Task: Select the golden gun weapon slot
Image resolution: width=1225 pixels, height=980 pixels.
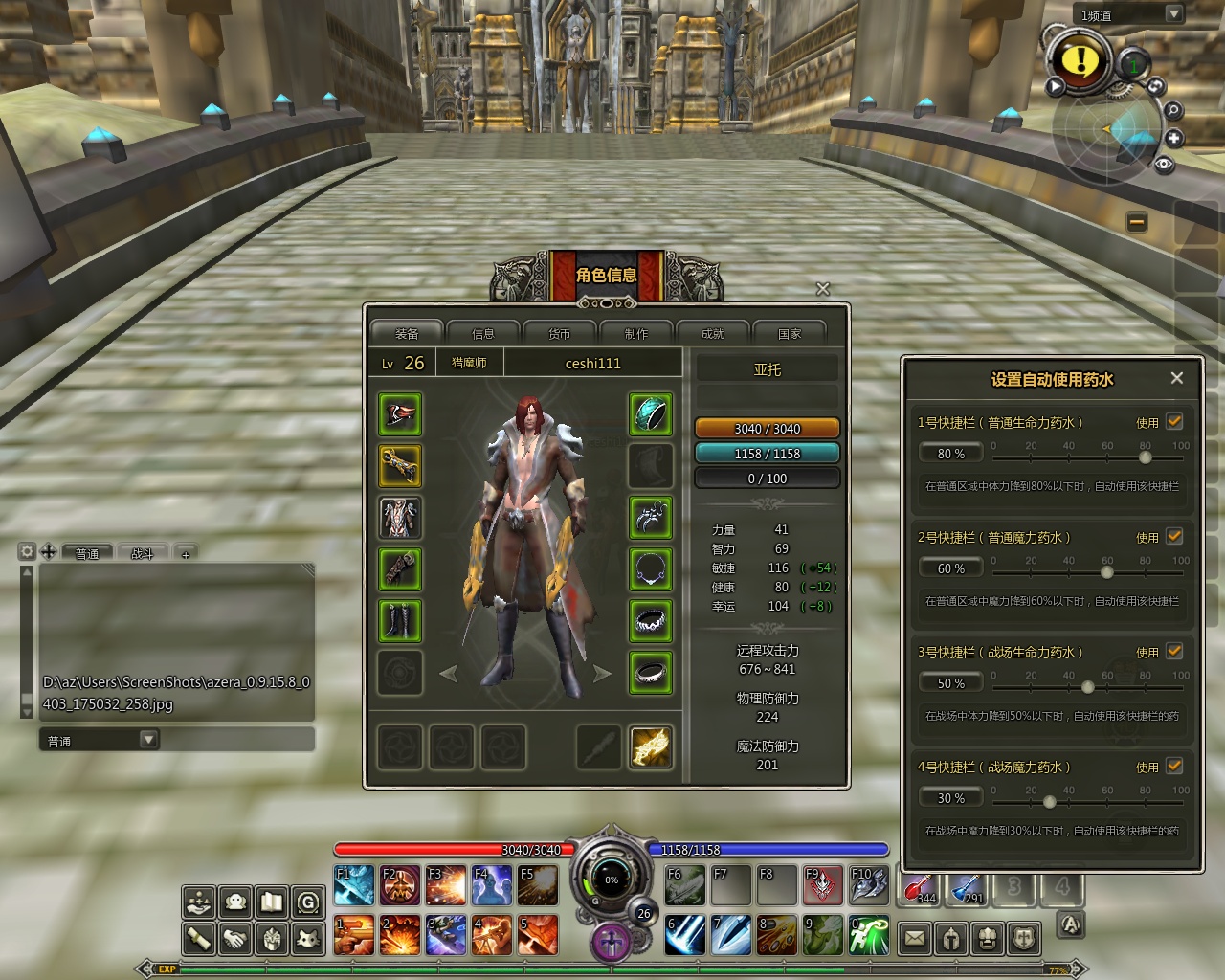Action: [x=651, y=747]
